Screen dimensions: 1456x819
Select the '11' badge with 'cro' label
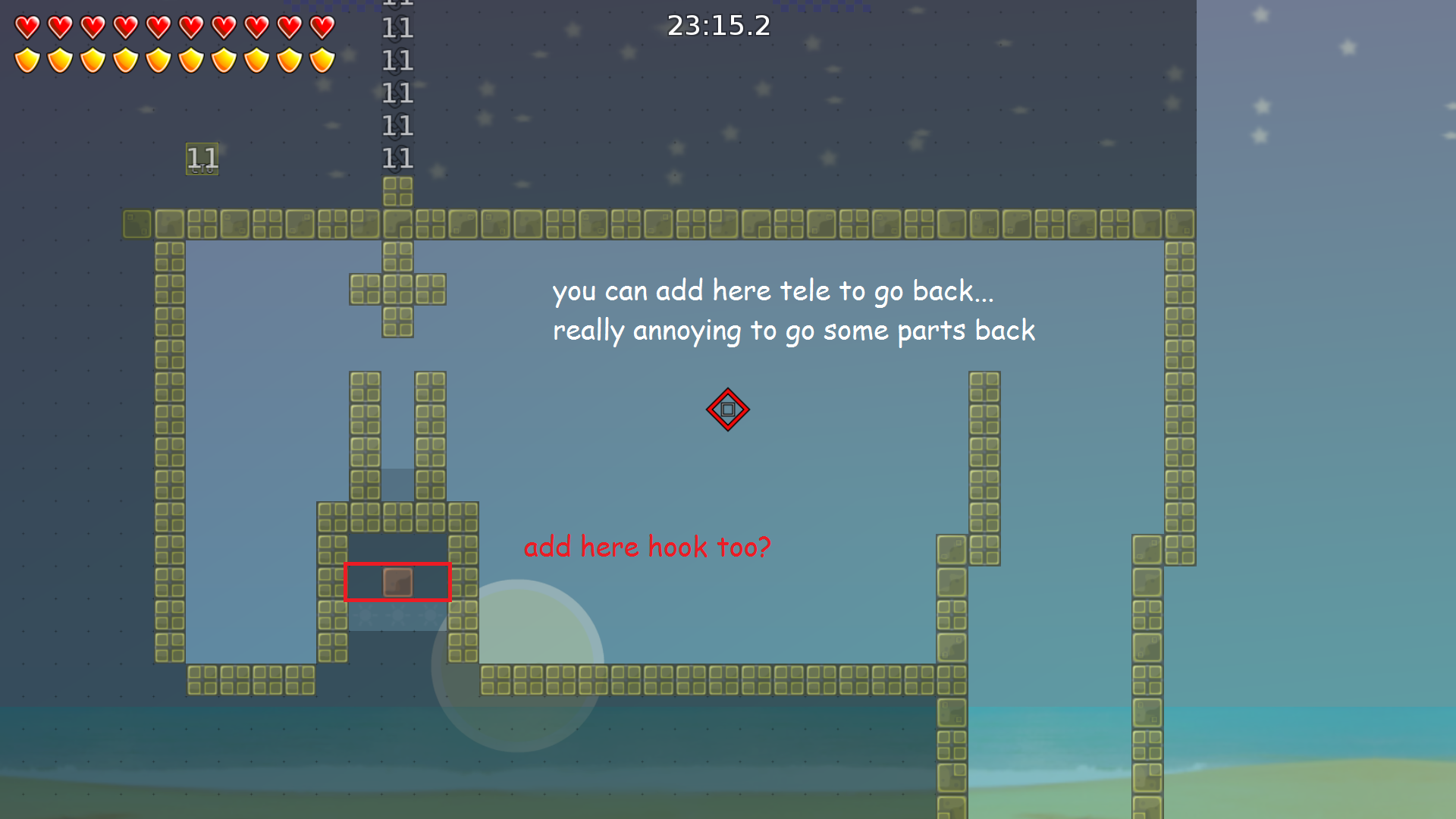coord(201,158)
